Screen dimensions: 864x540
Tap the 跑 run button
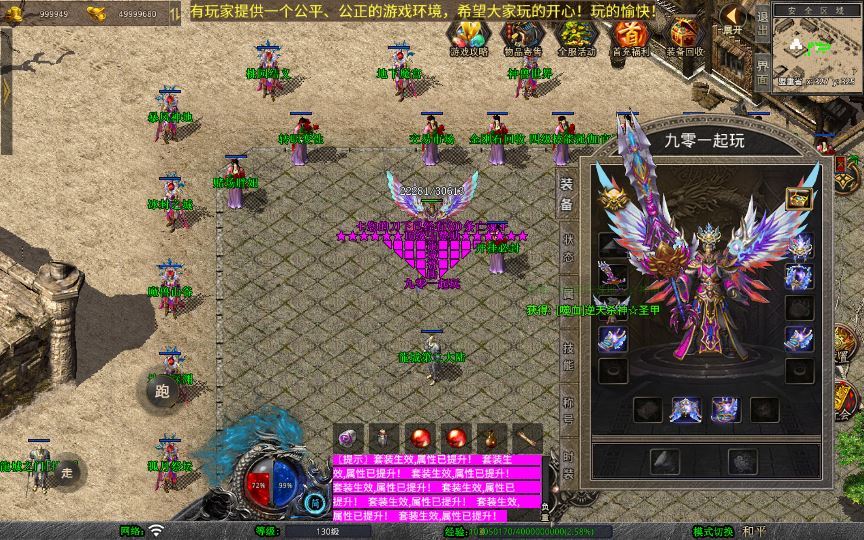[x=163, y=391]
